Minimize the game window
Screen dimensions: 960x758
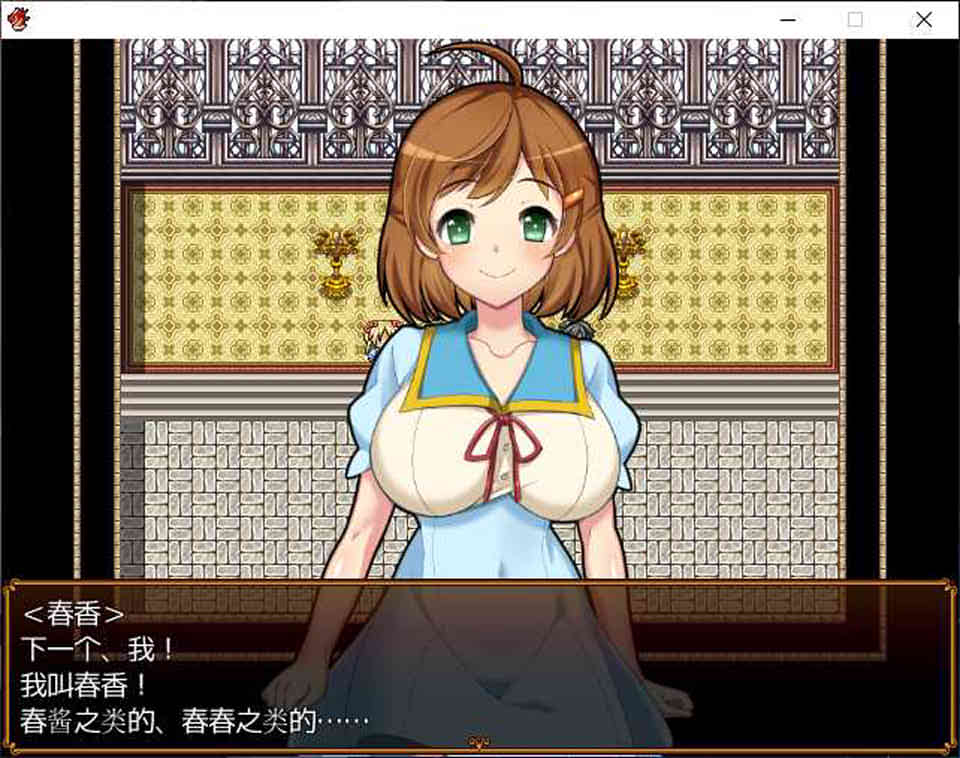pyautogui.click(x=789, y=19)
